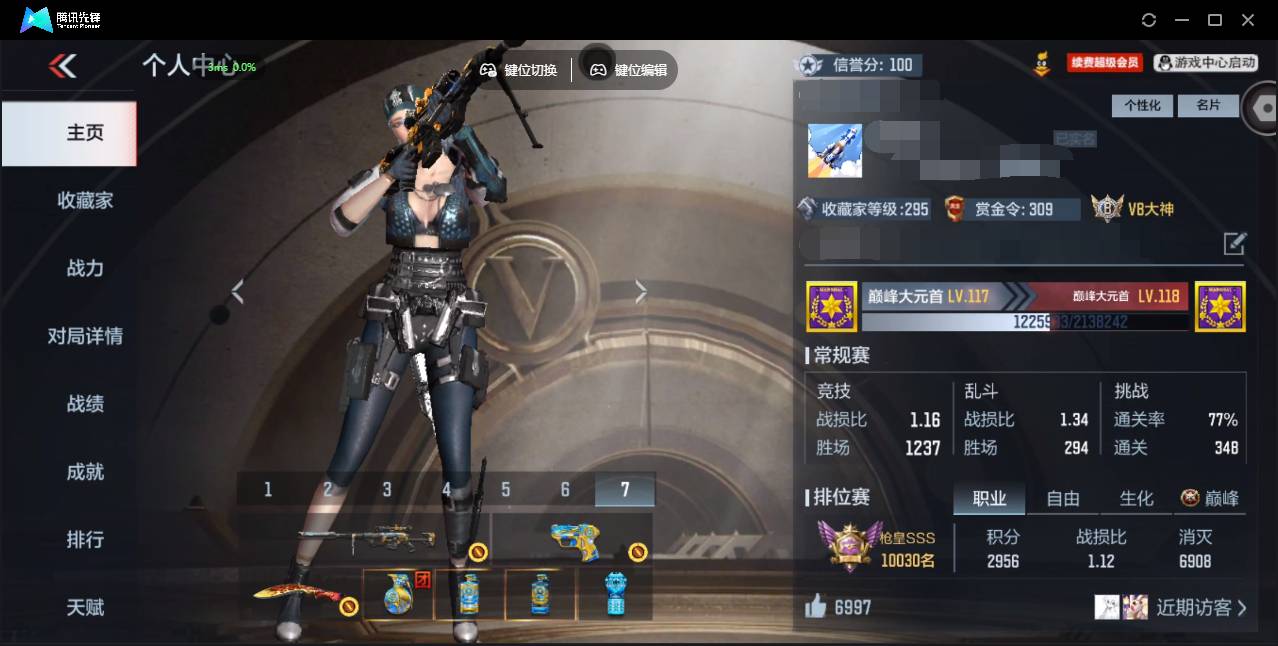Select 战力 in the side menu

tap(85, 268)
